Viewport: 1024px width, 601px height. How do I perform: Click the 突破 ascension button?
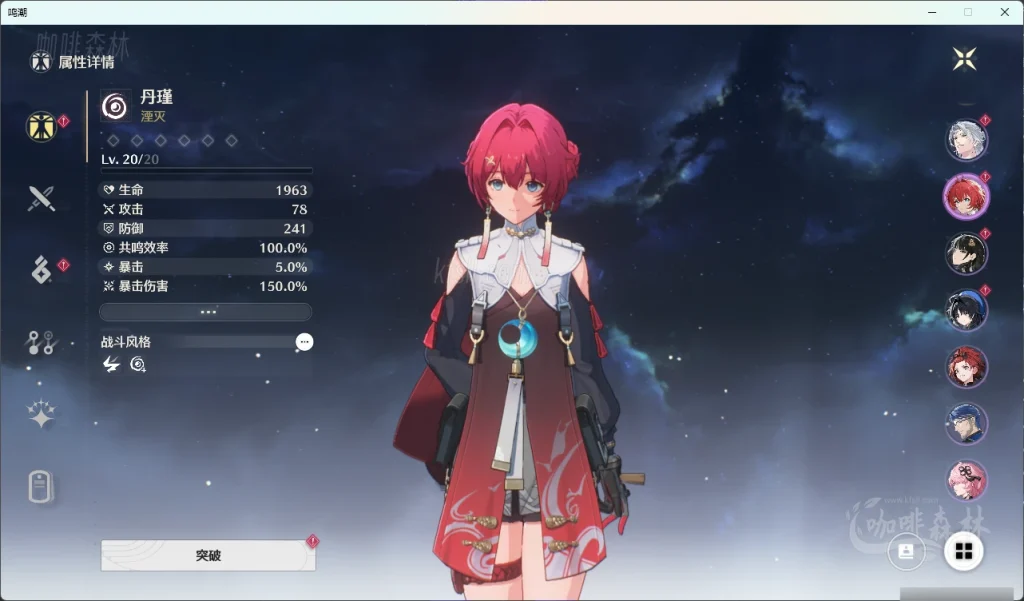point(208,555)
